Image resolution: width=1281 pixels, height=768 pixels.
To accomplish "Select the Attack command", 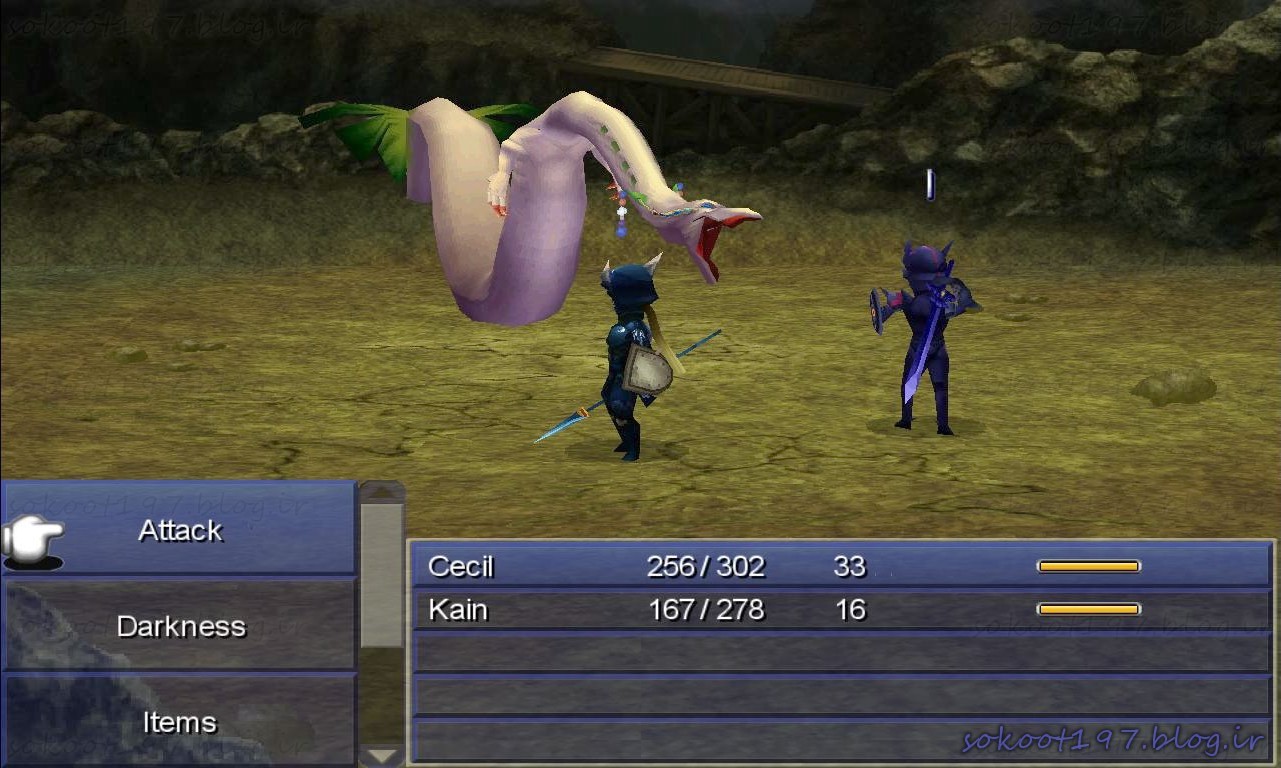I will click(x=180, y=530).
